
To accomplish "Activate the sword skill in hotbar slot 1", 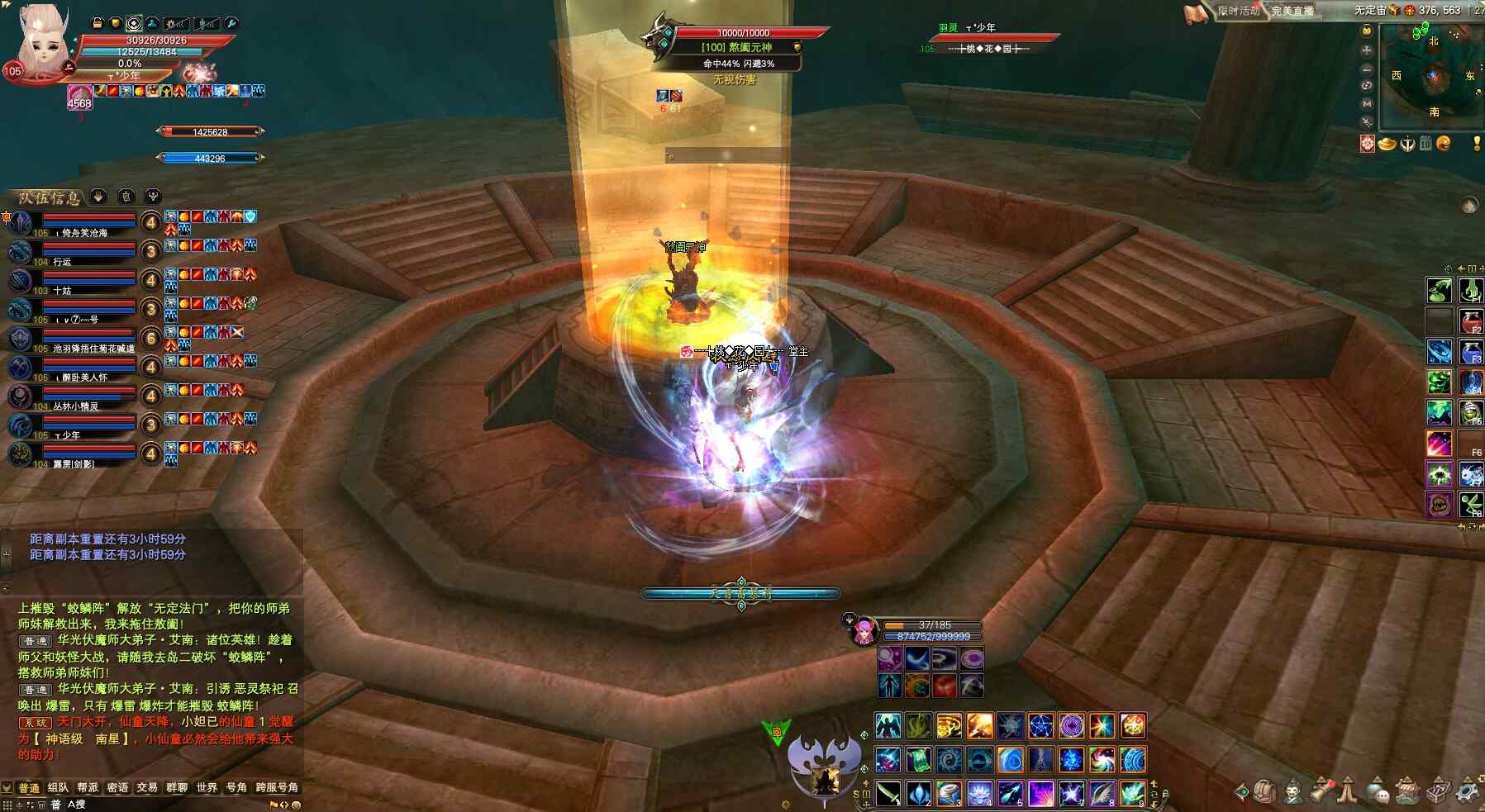I will click(x=888, y=793).
